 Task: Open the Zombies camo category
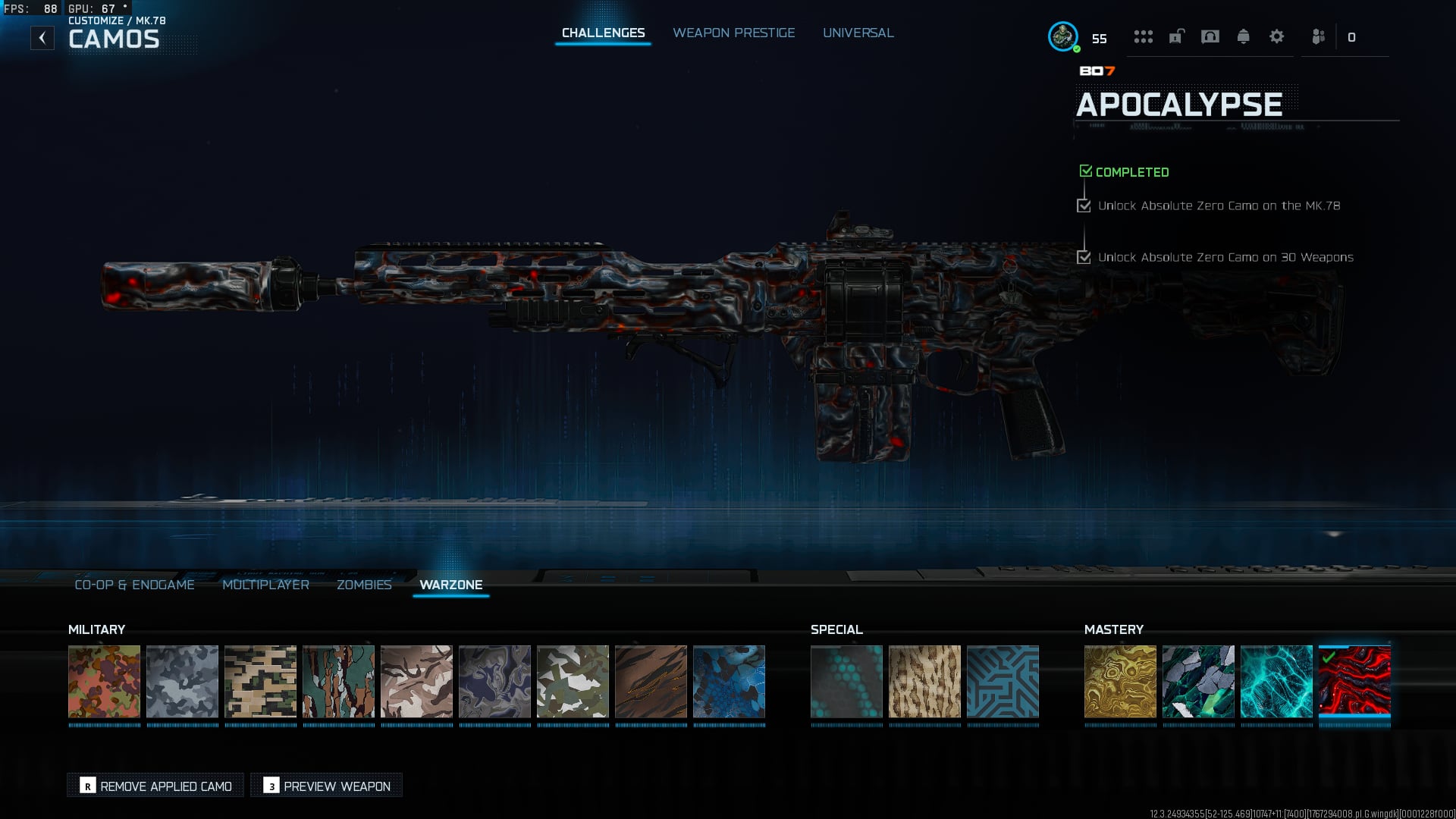pos(364,585)
